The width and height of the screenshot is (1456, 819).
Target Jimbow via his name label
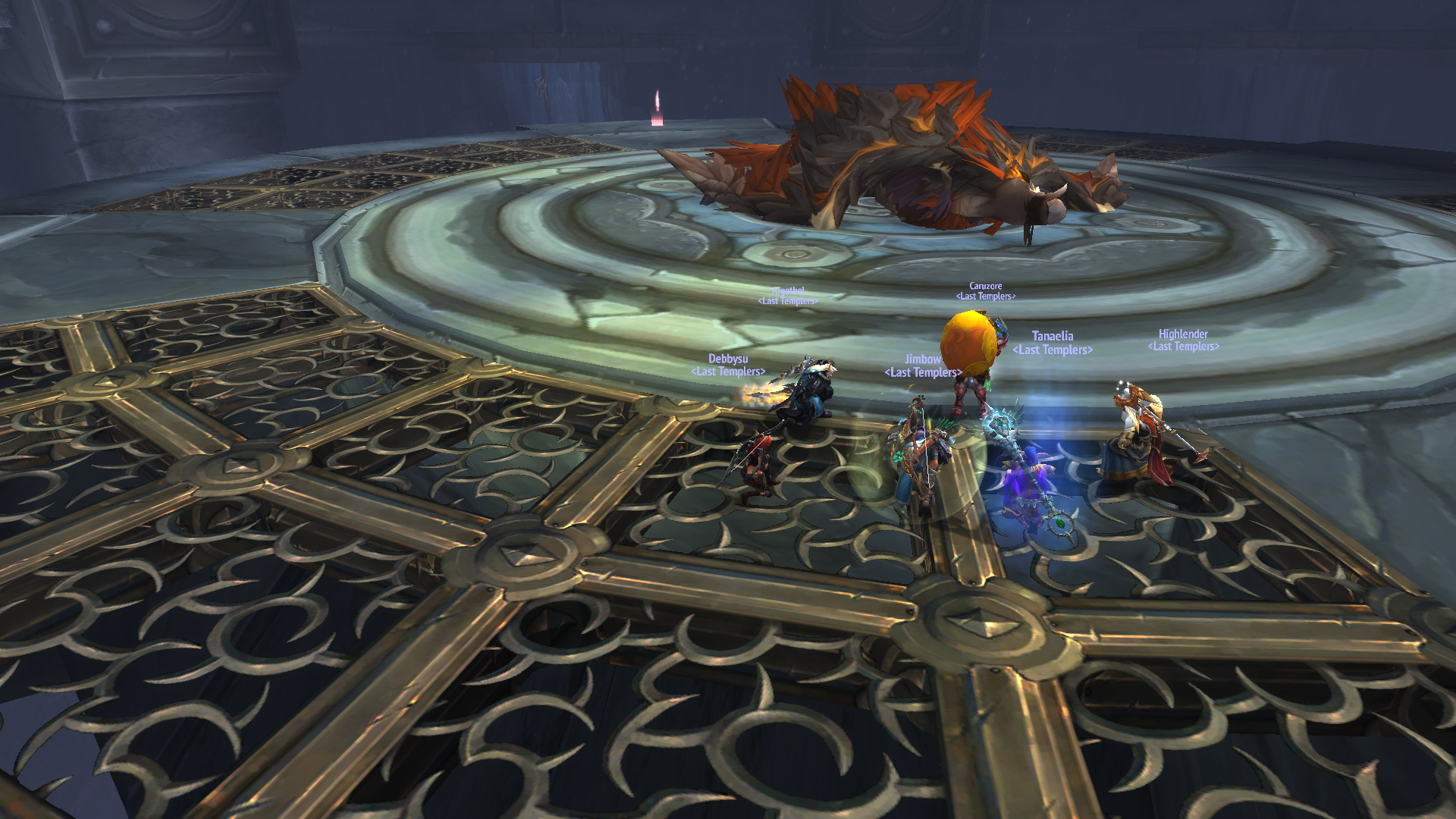click(x=922, y=359)
